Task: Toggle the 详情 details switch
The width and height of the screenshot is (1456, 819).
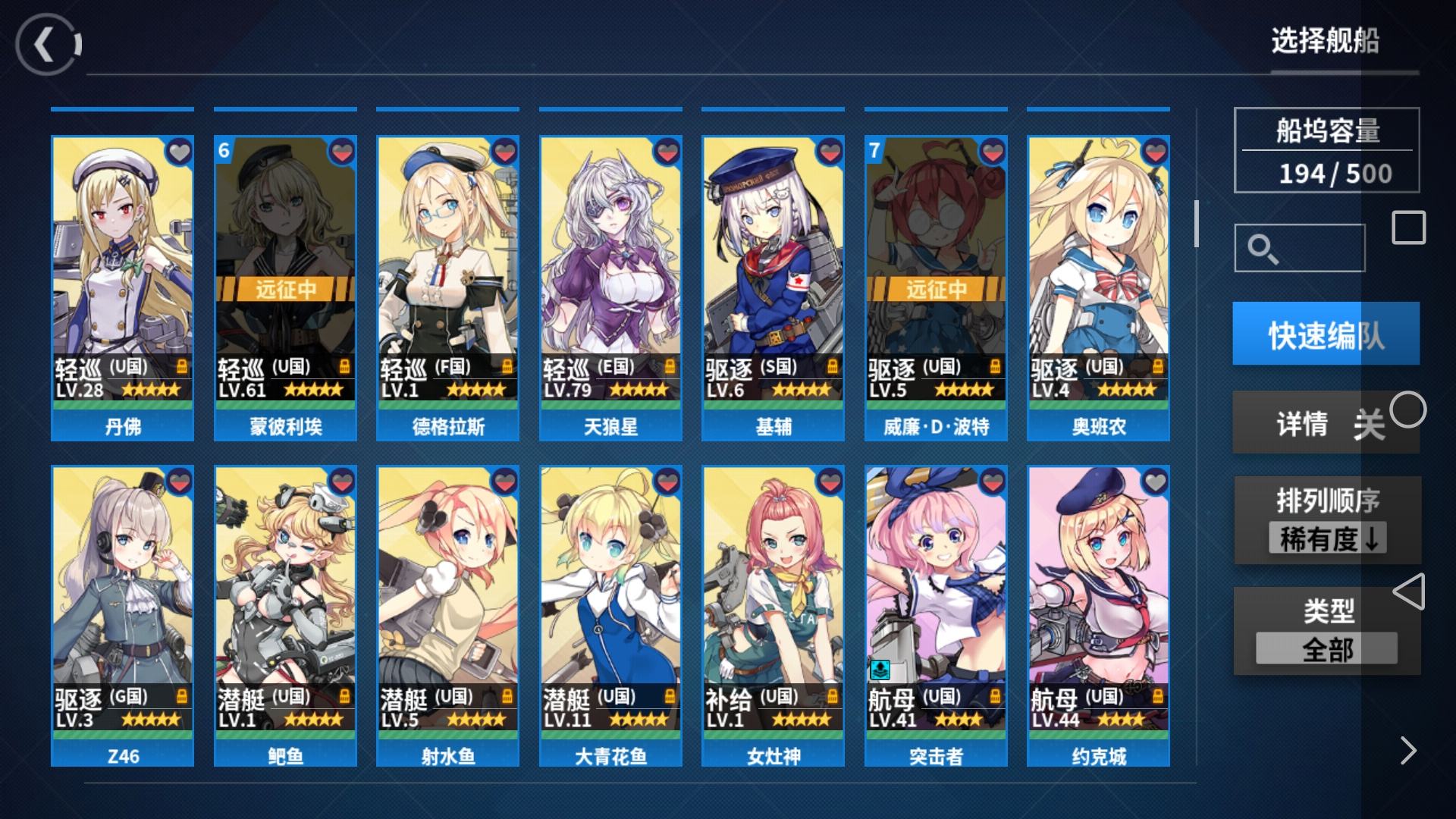Action: click(1326, 423)
